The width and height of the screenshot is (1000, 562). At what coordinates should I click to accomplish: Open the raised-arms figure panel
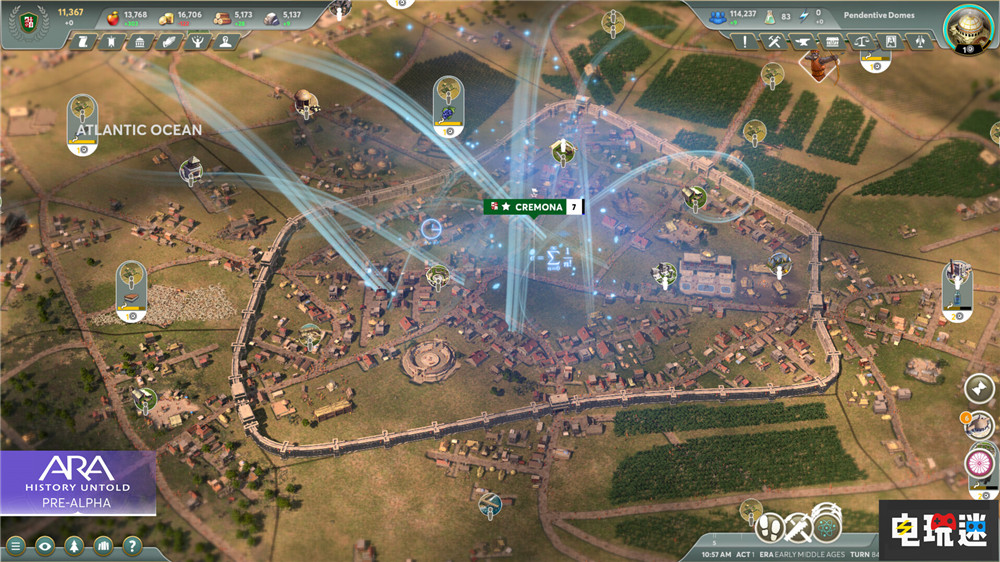[x=196, y=42]
